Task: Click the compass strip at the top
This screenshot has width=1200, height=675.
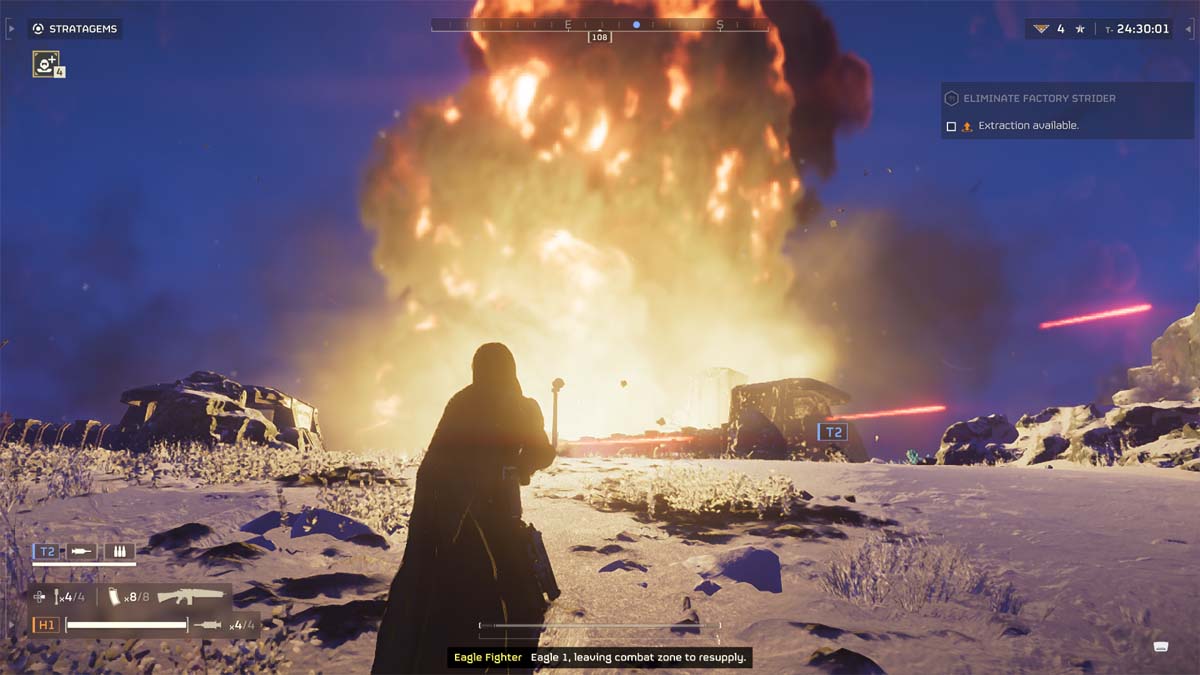Action: [x=600, y=25]
